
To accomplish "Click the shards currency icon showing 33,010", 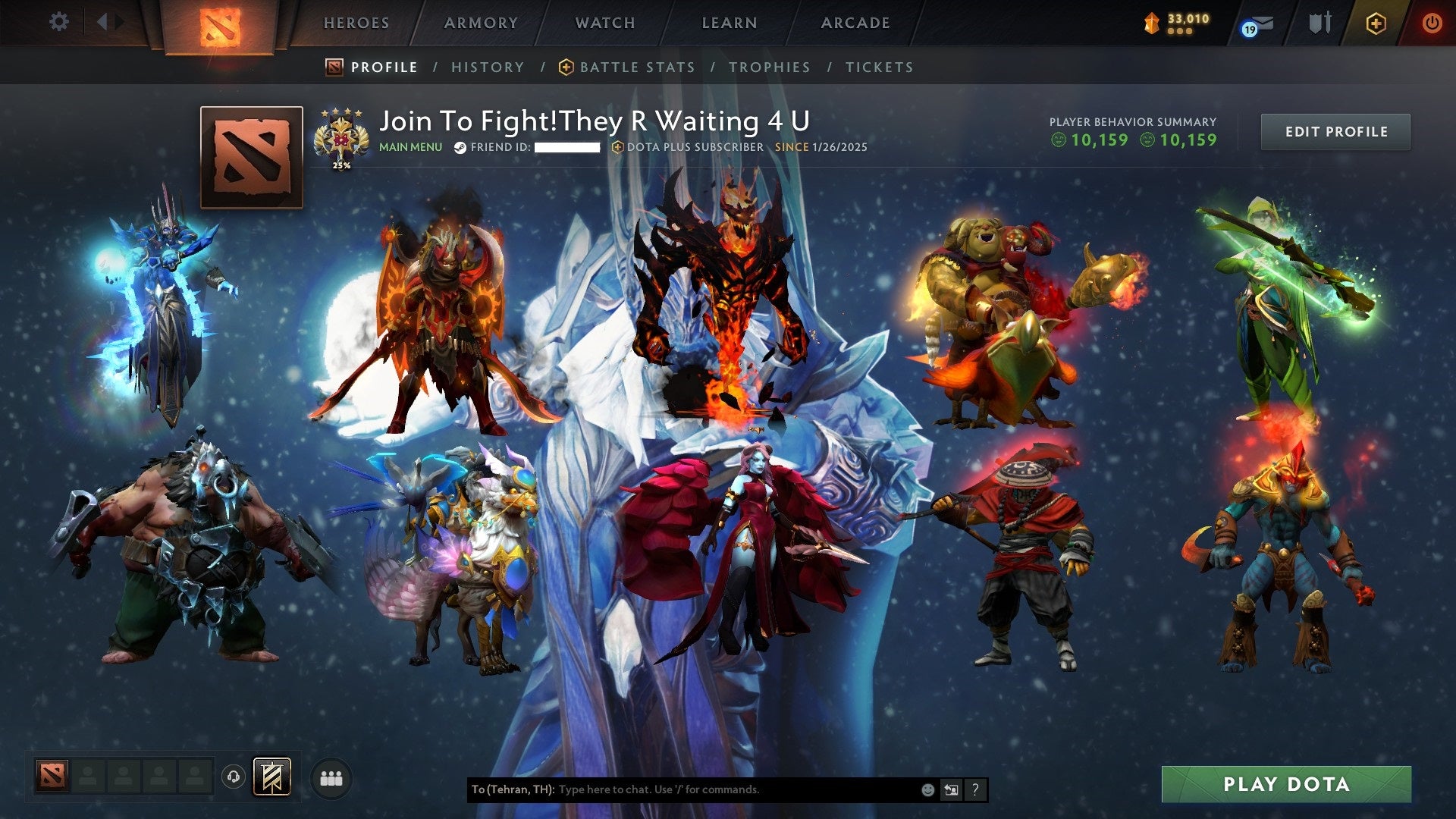I will click(1152, 21).
